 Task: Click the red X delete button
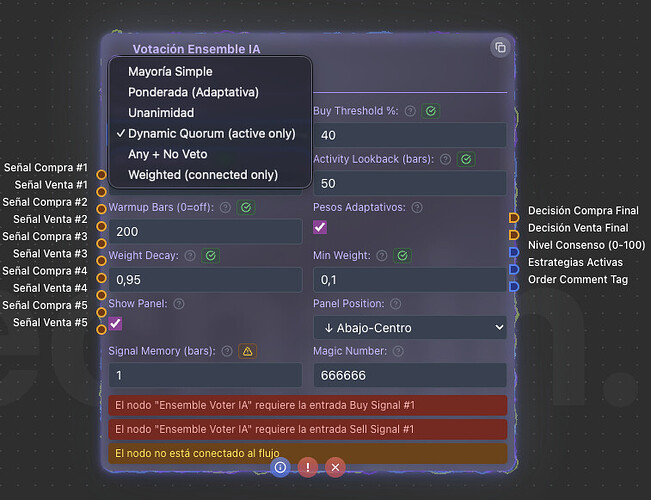(336, 467)
